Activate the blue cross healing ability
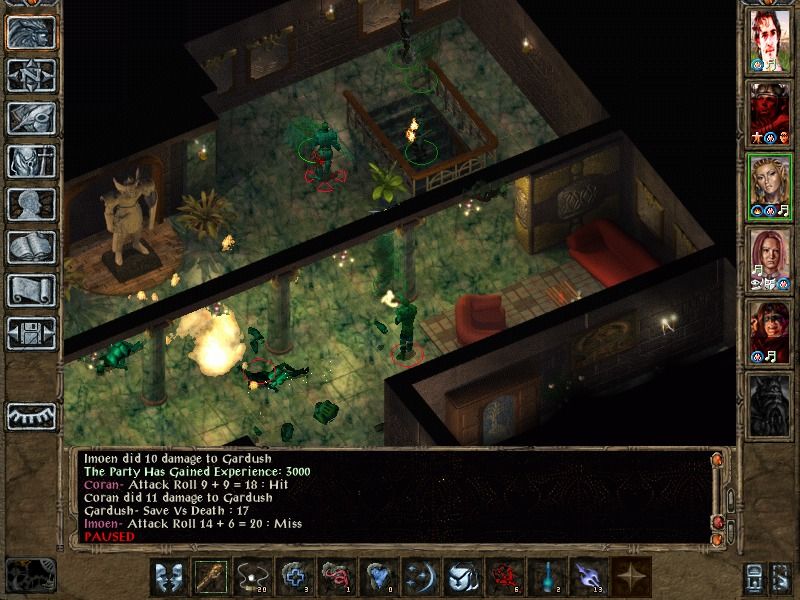800x600 pixels. pyautogui.click(x=294, y=578)
